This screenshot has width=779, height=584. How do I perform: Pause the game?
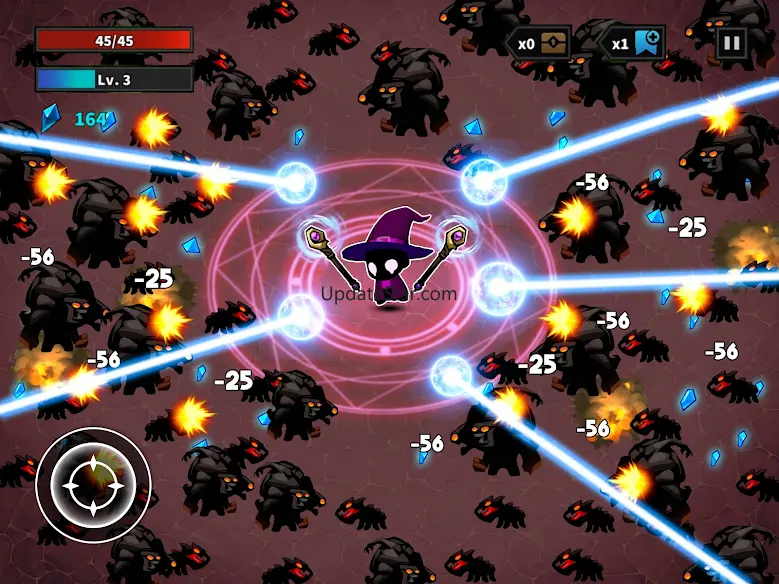click(731, 43)
